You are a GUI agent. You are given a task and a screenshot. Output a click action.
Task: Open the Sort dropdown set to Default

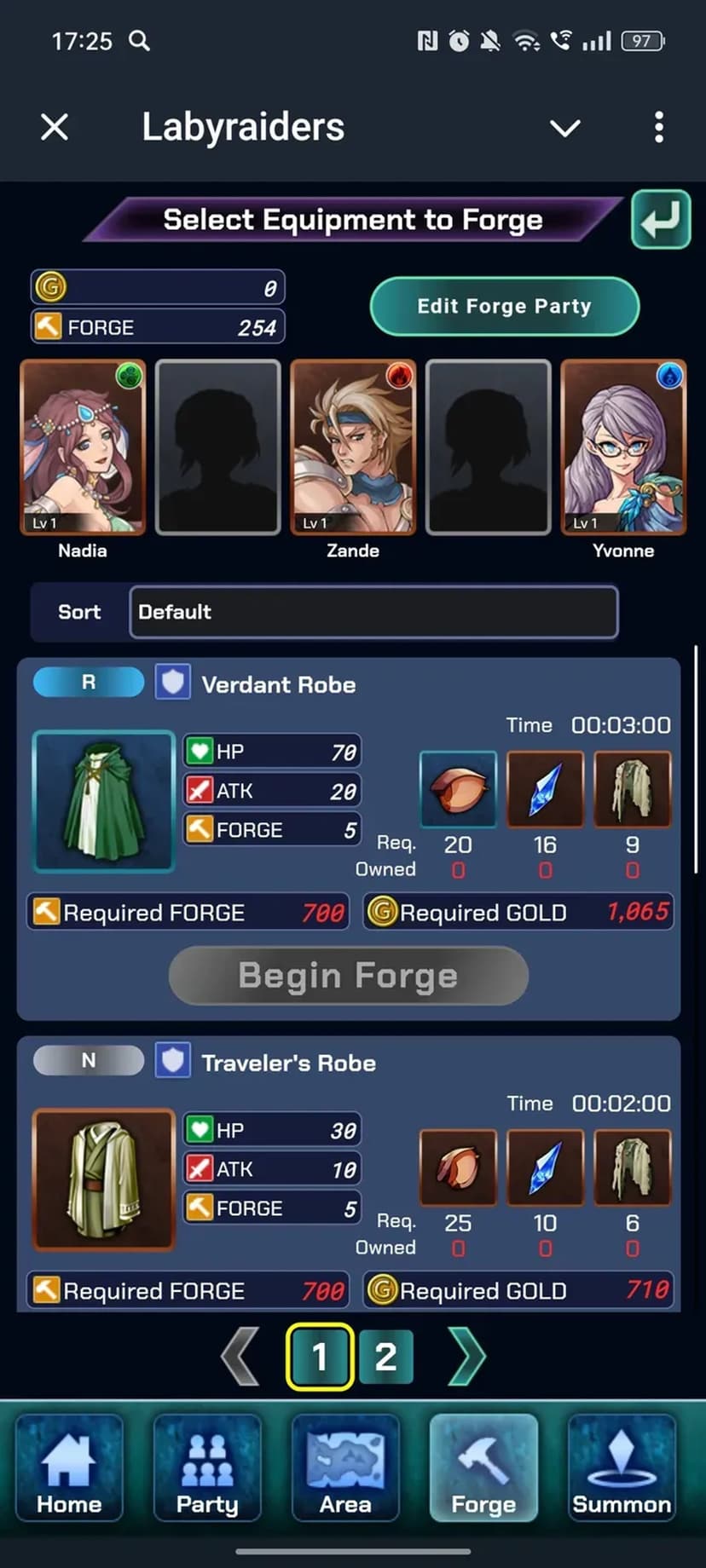pyautogui.click(x=373, y=612)
